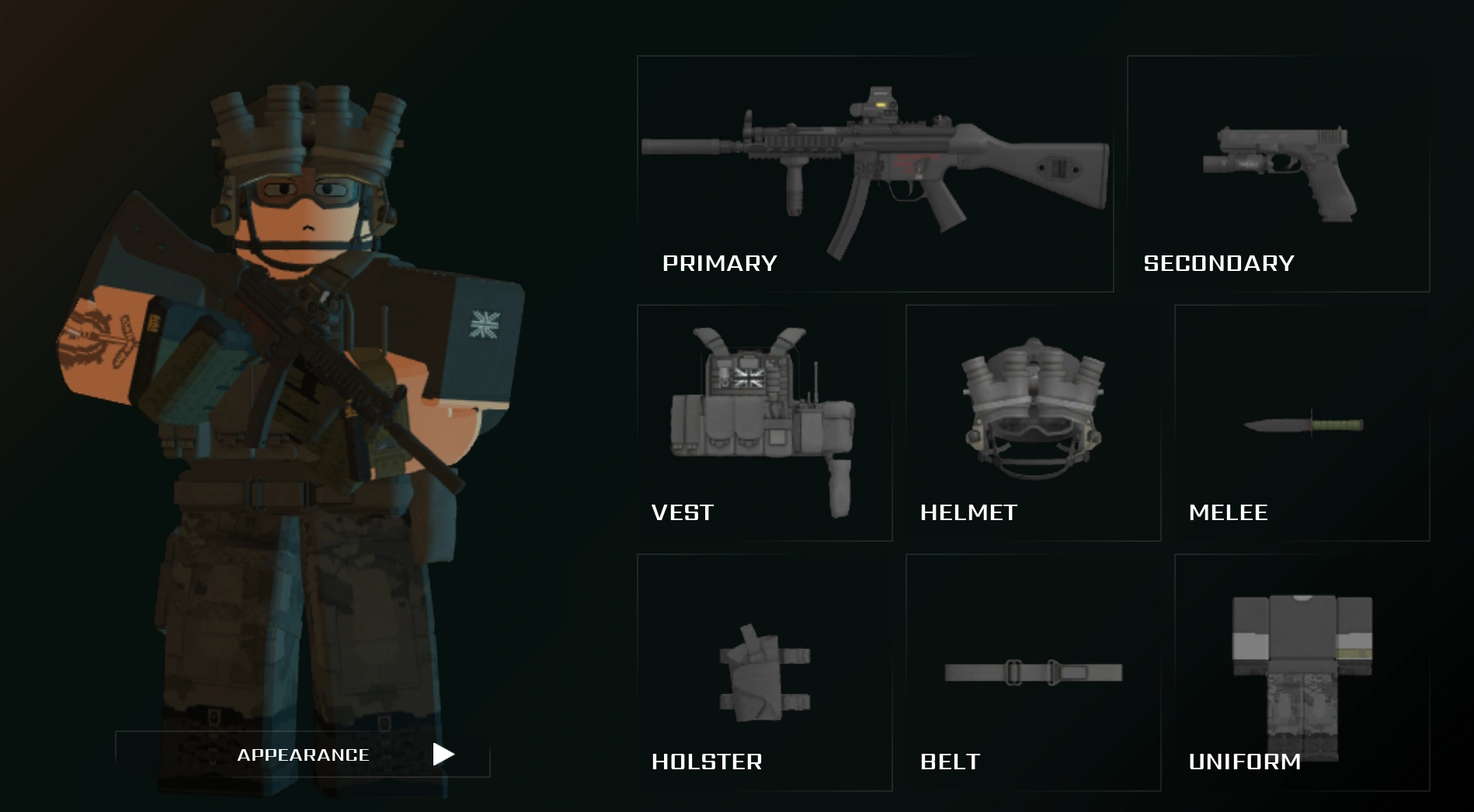Select the HELMET slot label
The image size is (1474, 812).
tap(968, 512)
